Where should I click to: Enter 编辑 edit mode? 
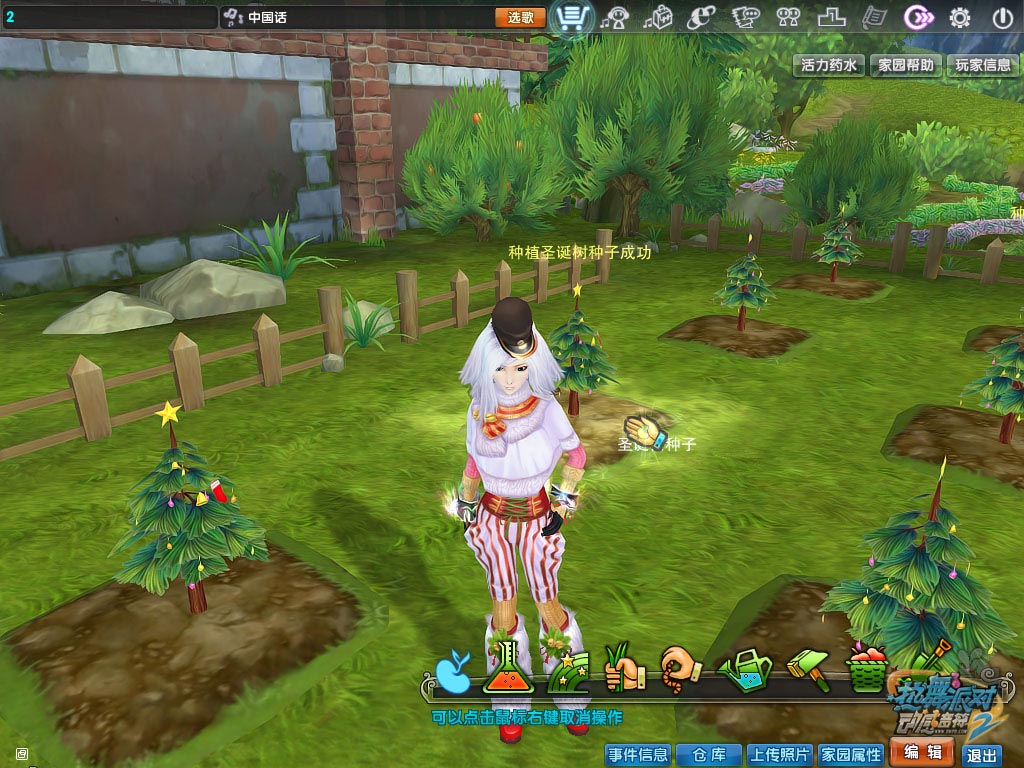tap(921, 753)
